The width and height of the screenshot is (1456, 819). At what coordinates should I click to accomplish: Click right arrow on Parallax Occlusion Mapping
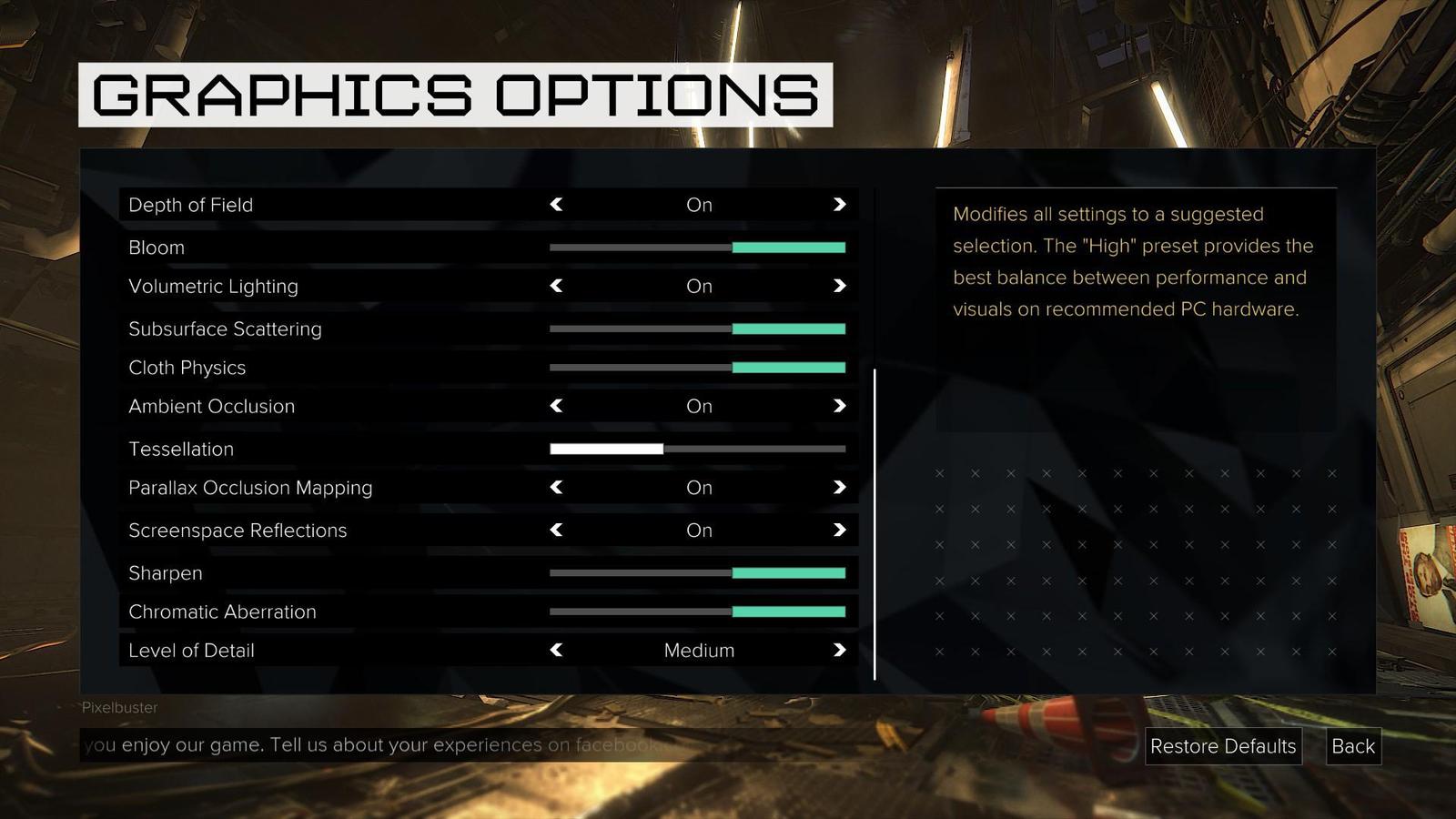click(839, 488)
